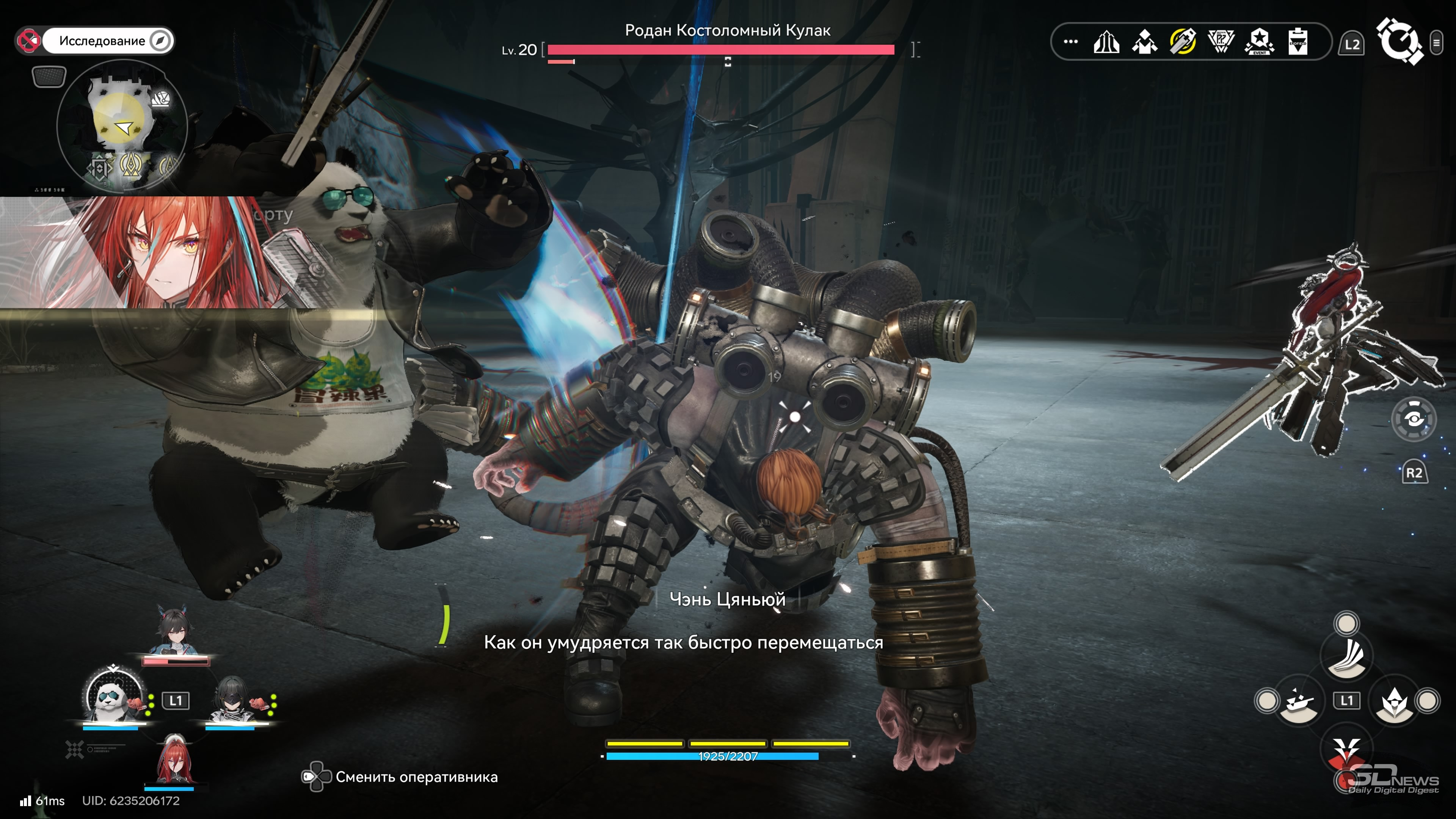
Task: Open the chat speech-bubble icon
Action: click(49, 76)
